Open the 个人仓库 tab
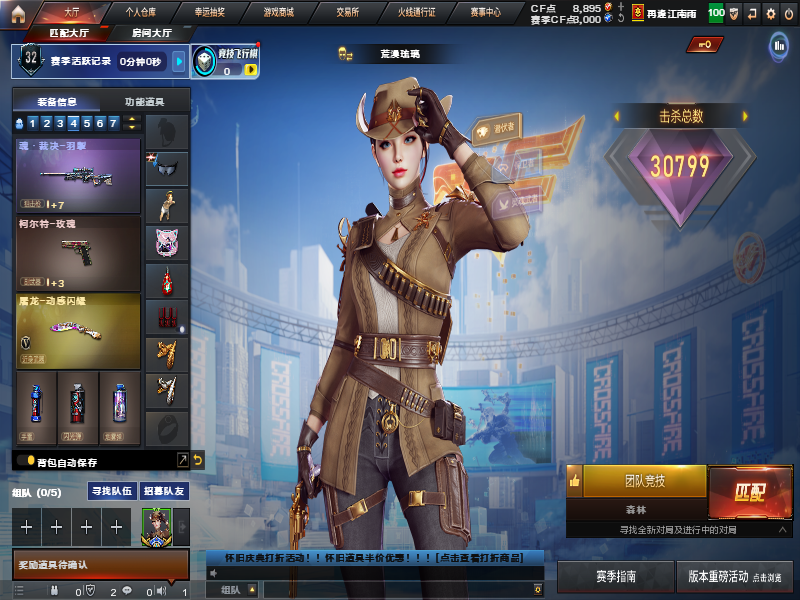Viewport: 800px width, 600px height. 140,12
